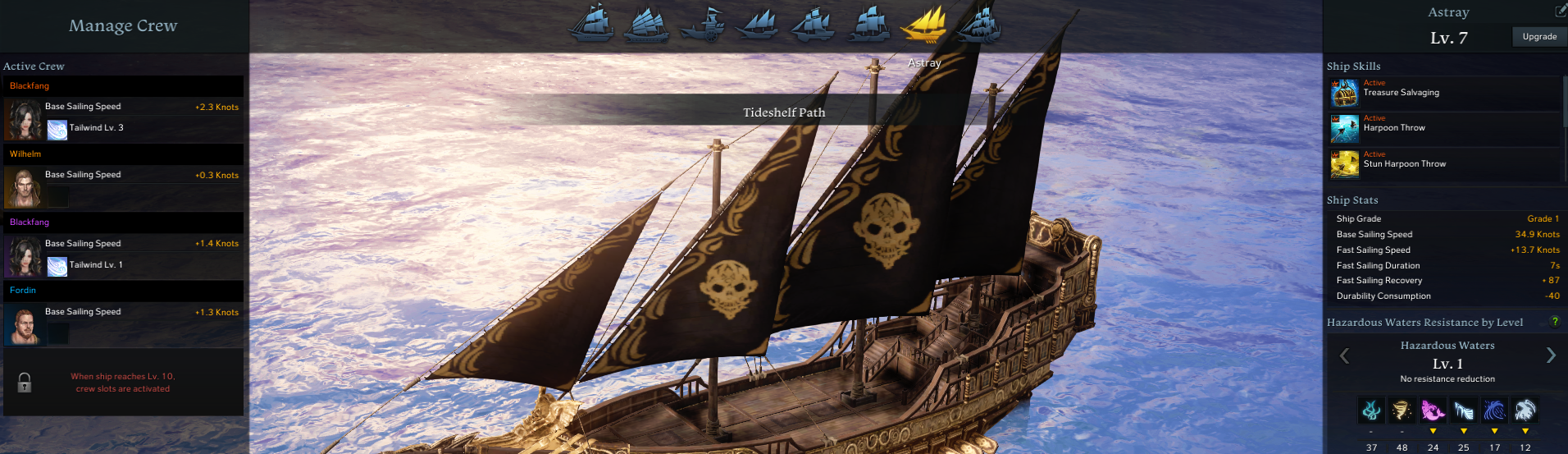The width and height of the screenshot is (1568, 454).
Task: Edit the ship name with pencil icon
Action: pyautogui.click(x=1561, y=11)
